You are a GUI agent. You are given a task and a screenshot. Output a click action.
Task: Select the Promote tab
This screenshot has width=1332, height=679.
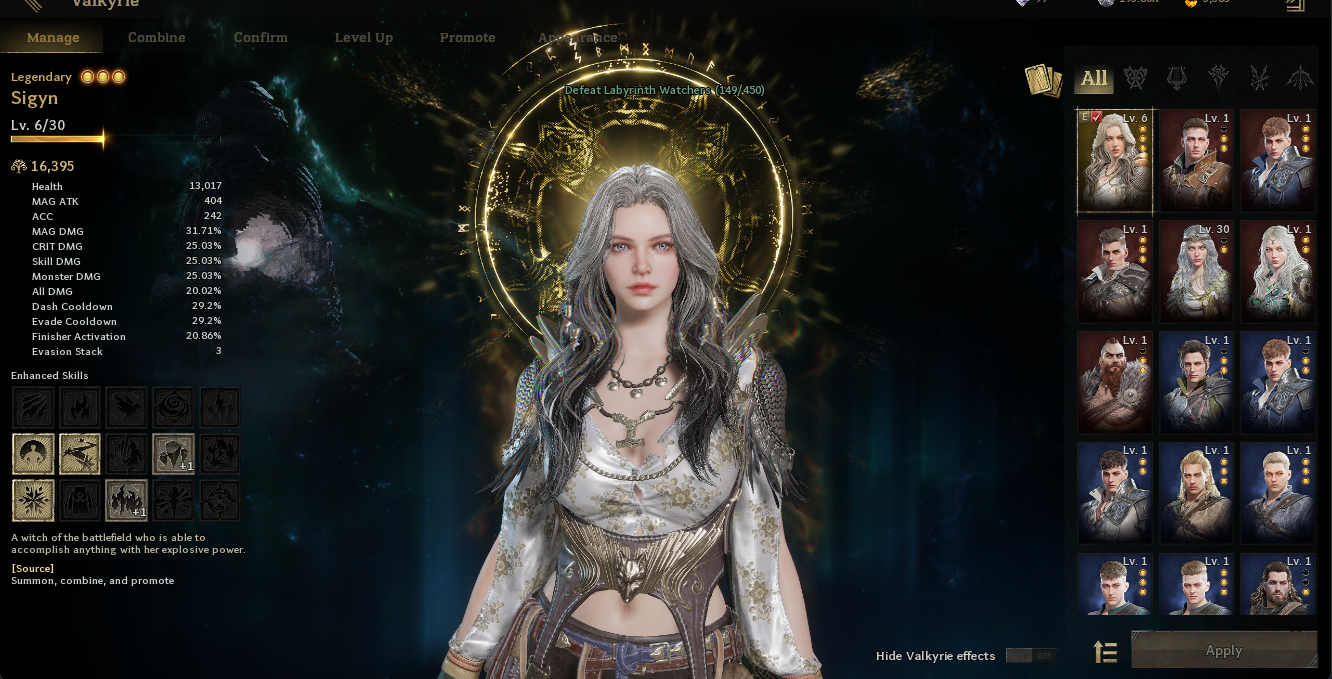pyautogui.click(x=467, y=37)
